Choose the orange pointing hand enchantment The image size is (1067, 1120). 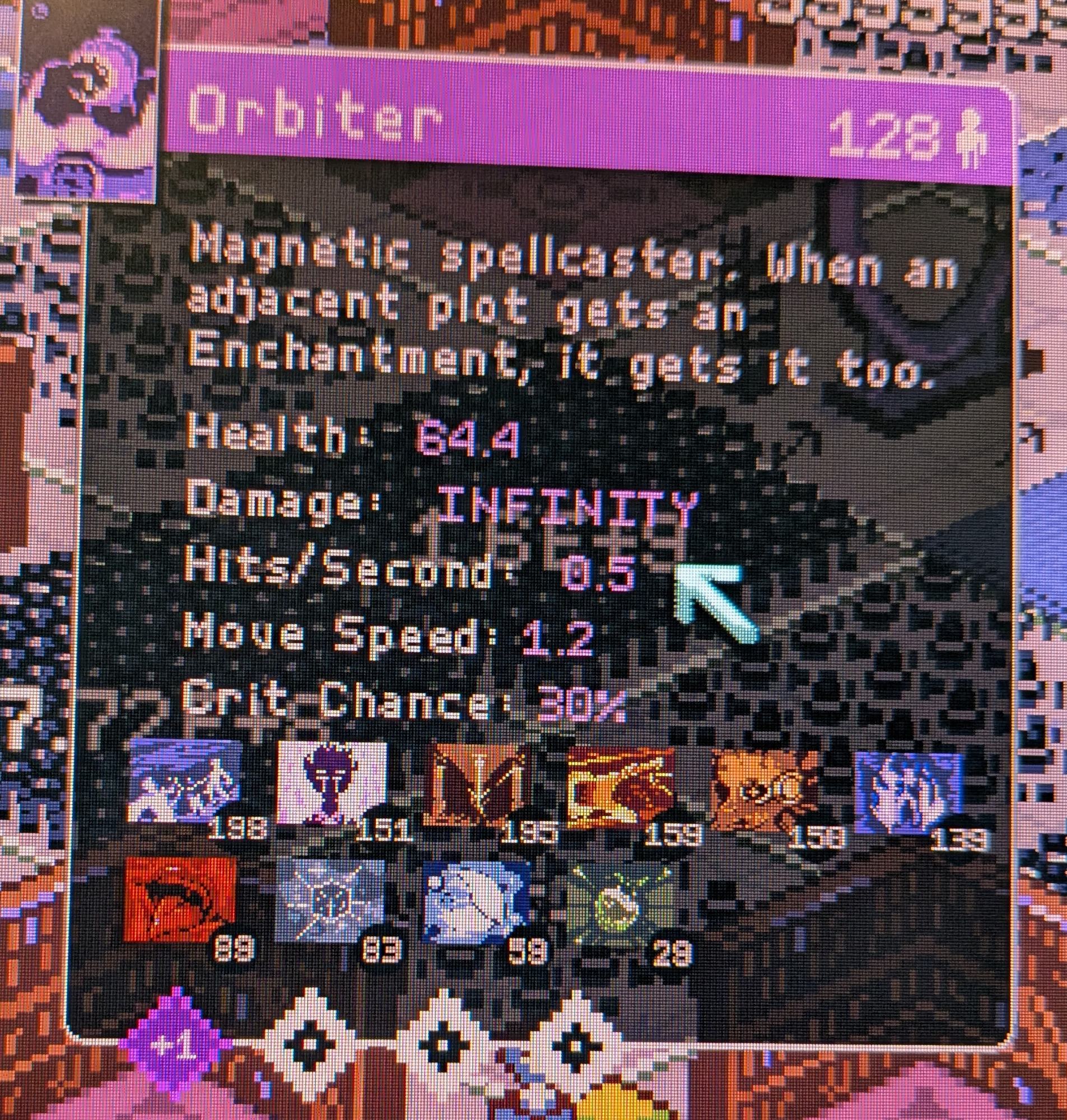[620, 786]
